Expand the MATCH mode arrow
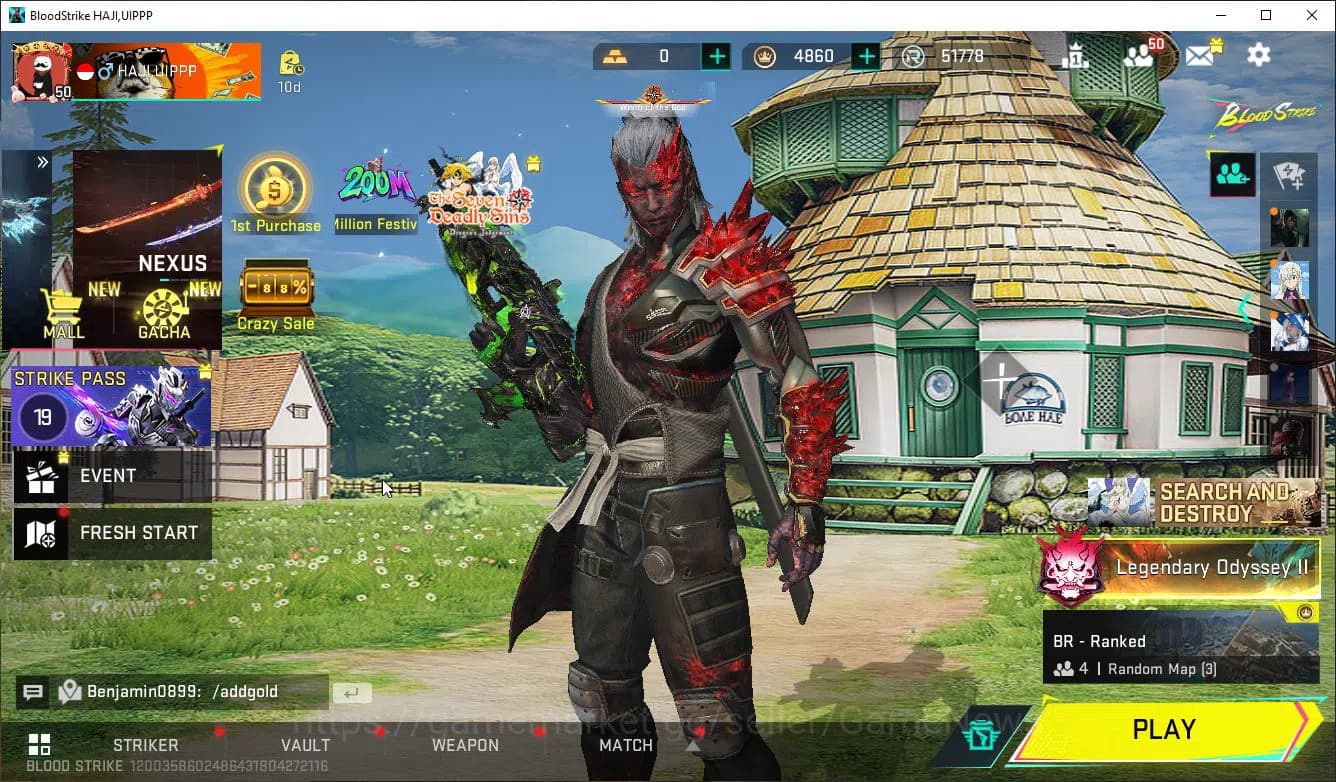1336x782 pixels. (693, 744)
